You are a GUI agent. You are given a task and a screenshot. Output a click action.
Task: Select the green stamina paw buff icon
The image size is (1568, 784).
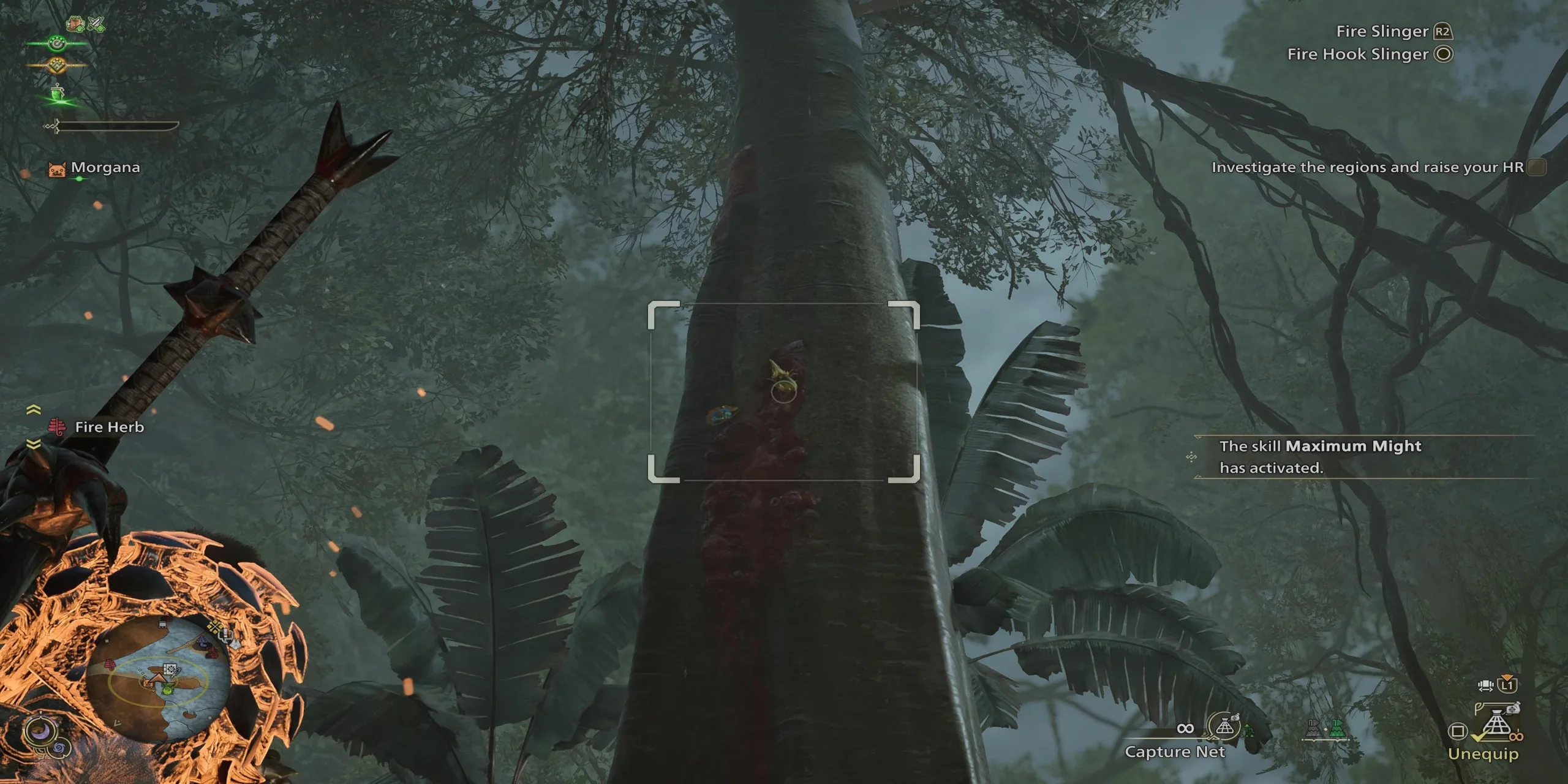[57, 43]
